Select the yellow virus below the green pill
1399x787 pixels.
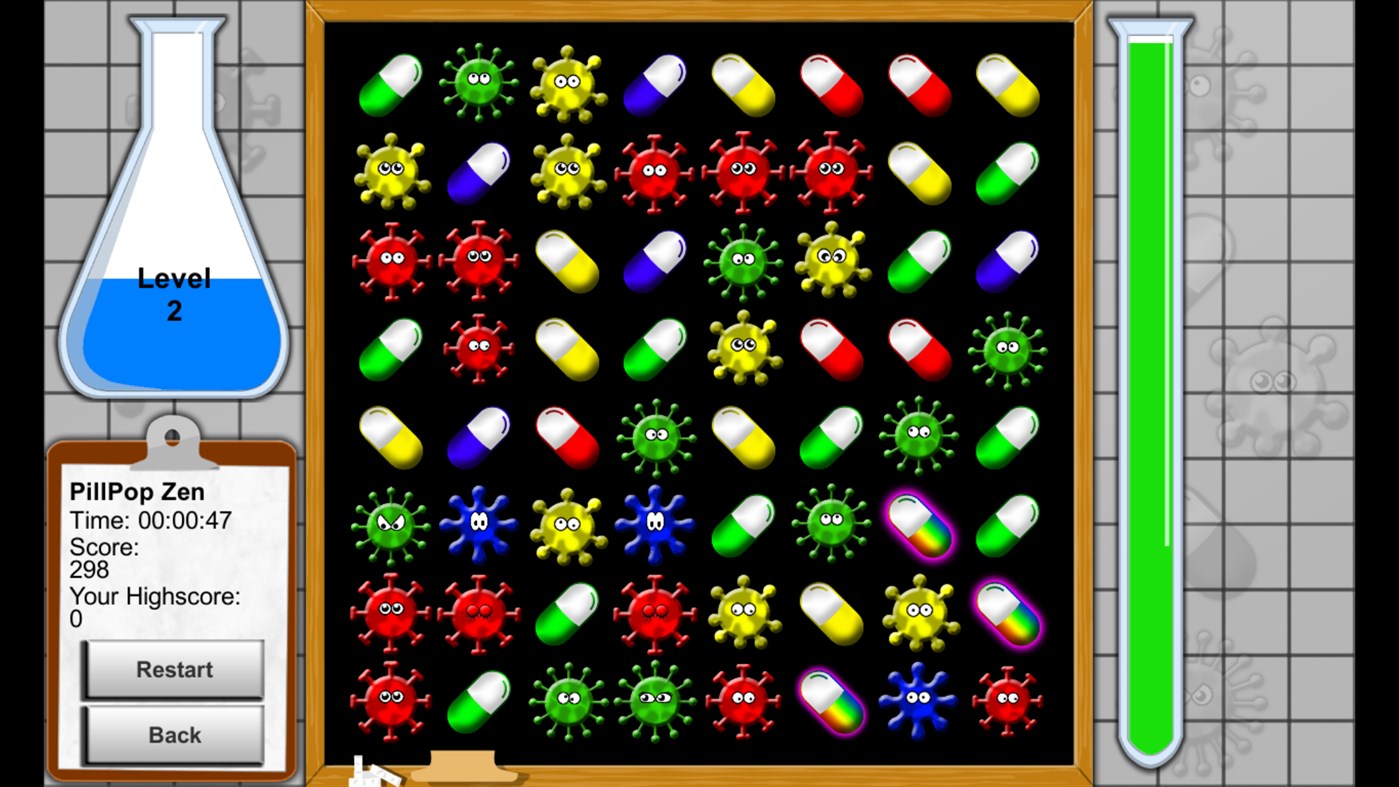coord(390,172)
